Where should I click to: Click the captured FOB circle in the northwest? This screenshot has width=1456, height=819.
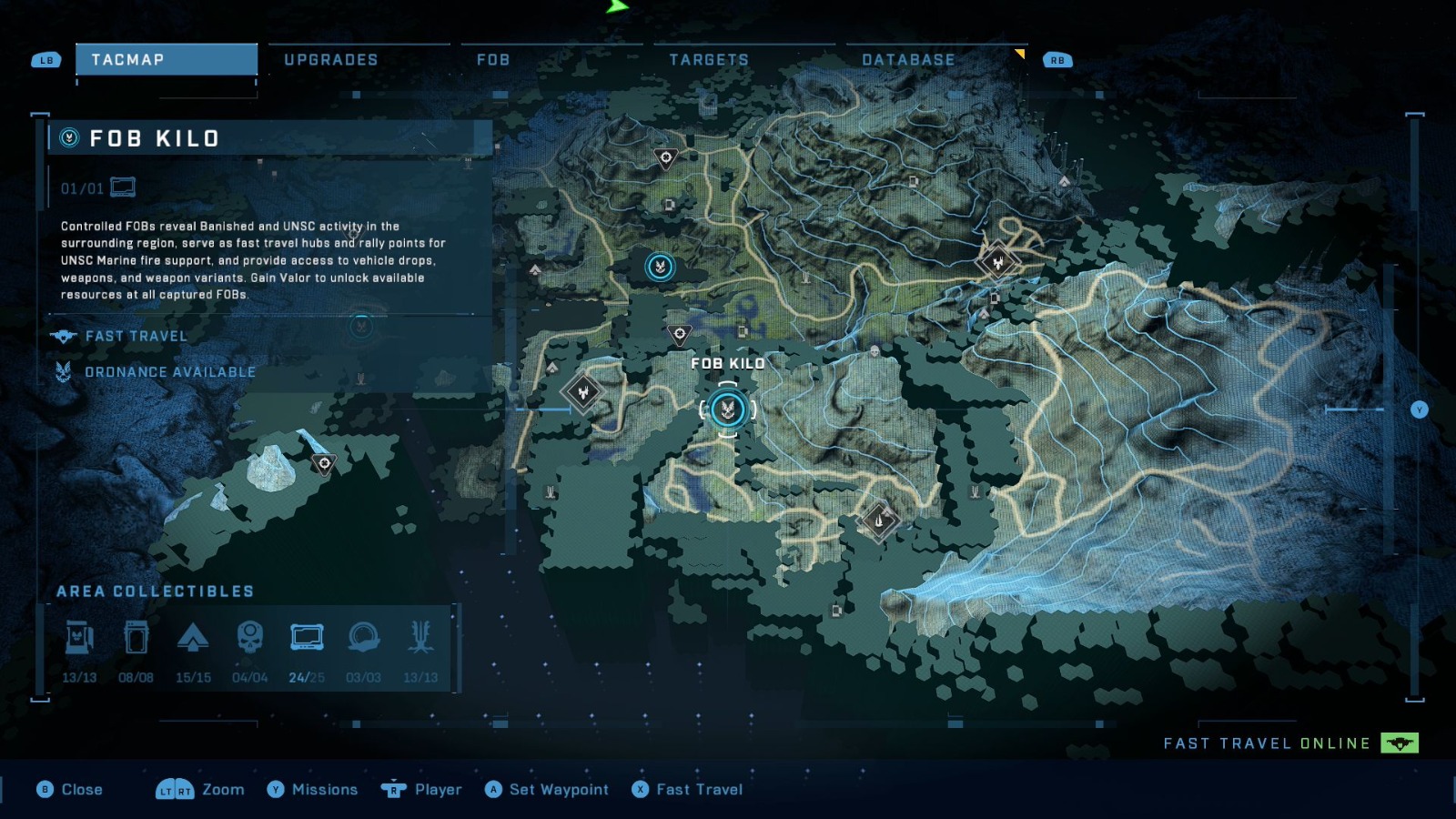(659, 268)
